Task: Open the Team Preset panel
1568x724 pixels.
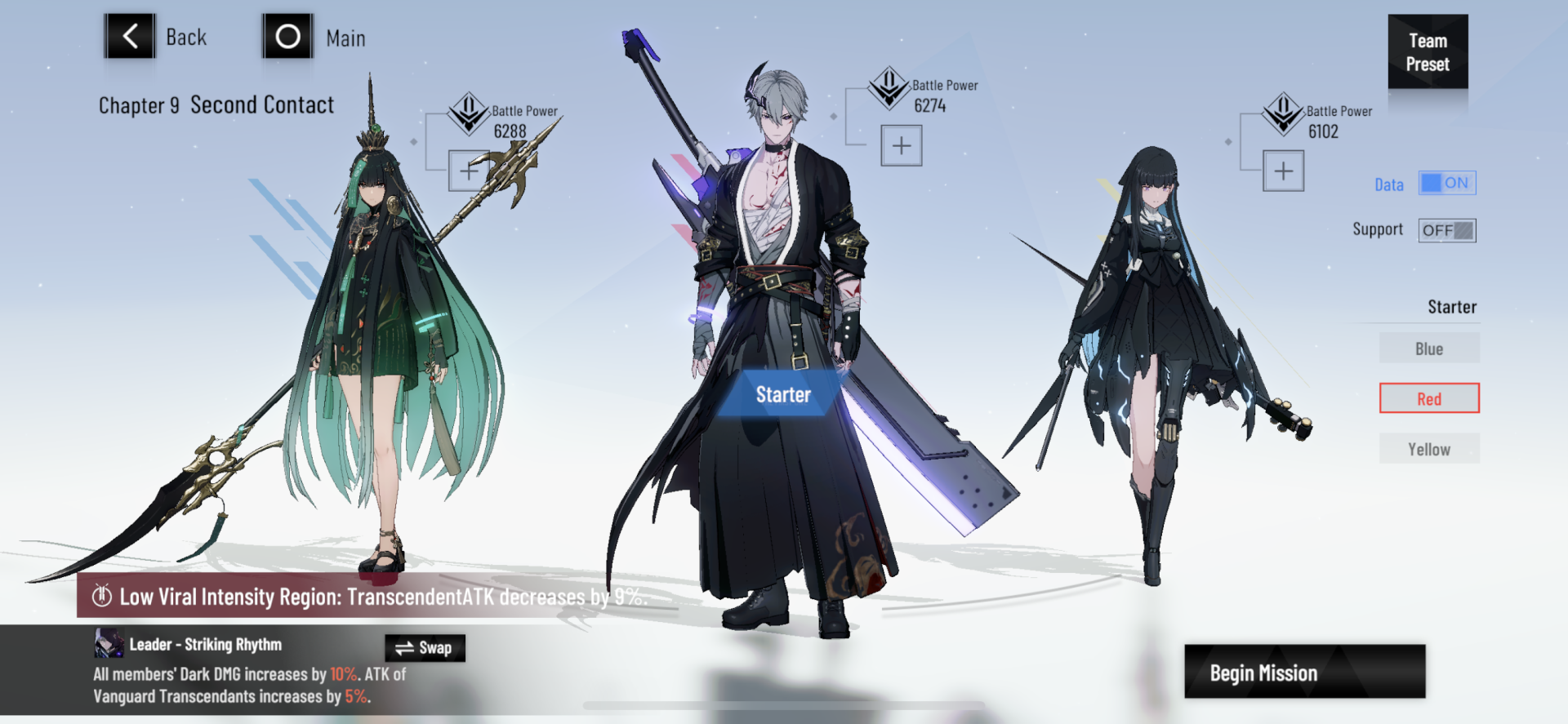Action: pyautogui.click(x=1428, y=52)
